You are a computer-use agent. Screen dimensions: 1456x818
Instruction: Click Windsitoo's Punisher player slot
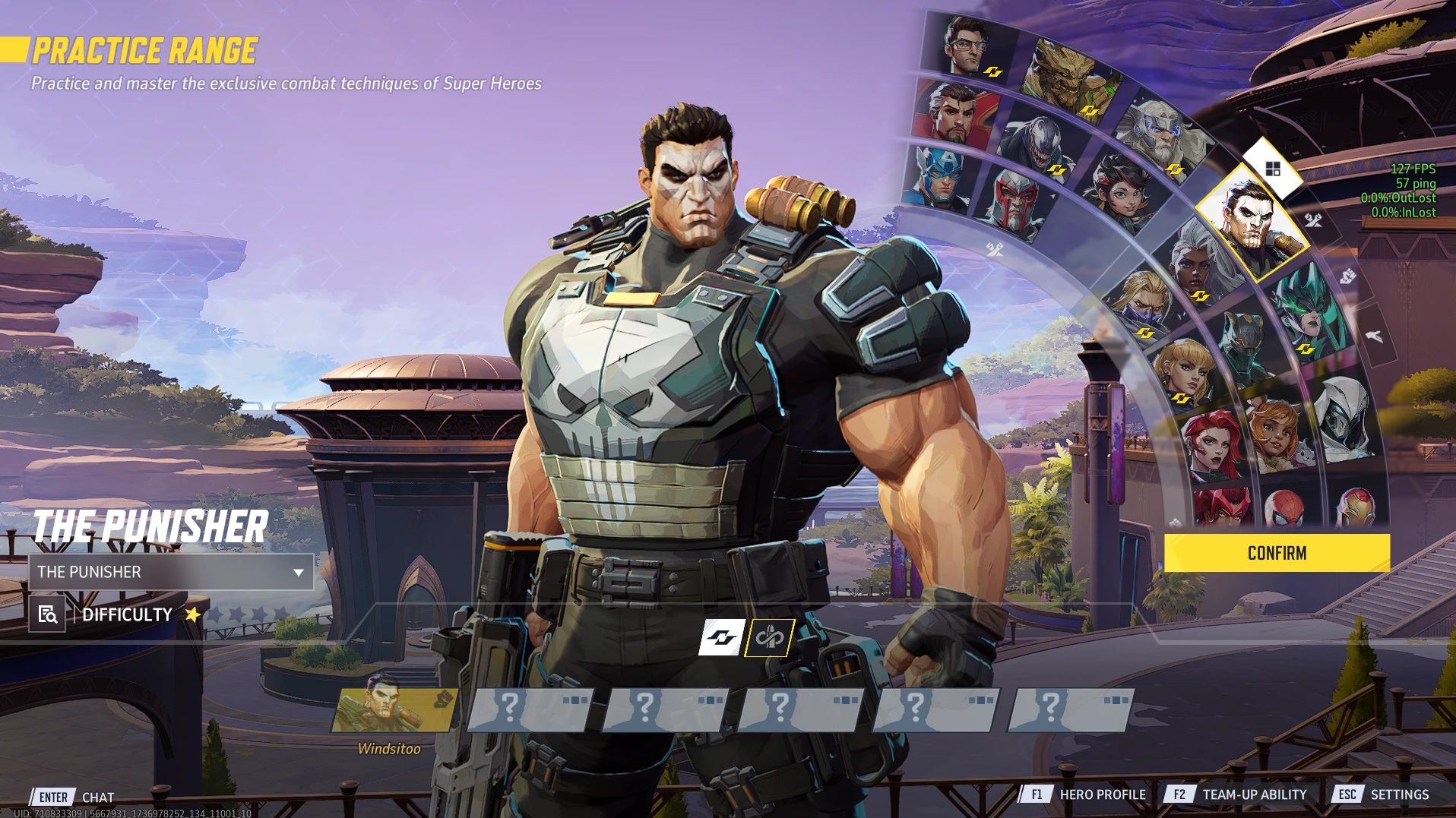click(394, 710)
